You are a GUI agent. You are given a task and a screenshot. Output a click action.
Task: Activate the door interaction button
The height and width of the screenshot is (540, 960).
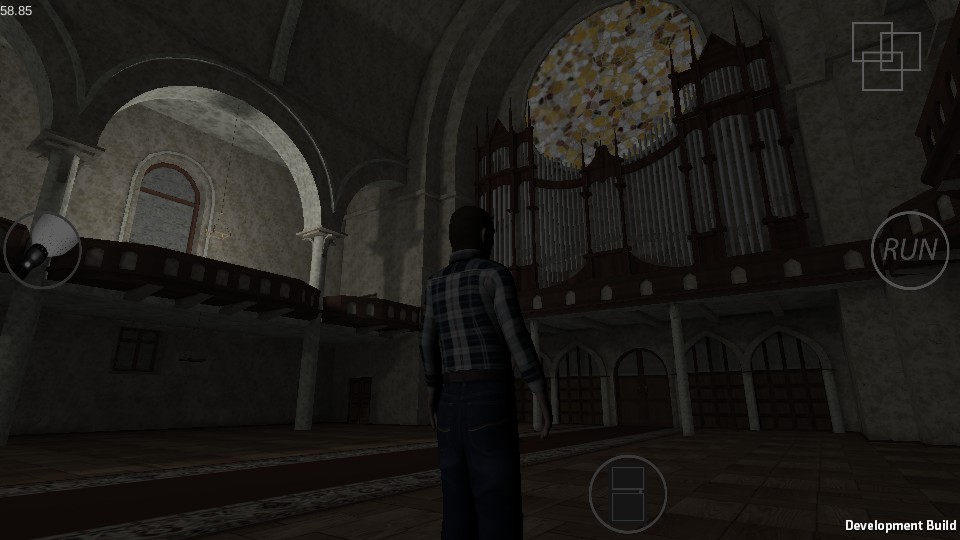627,494
